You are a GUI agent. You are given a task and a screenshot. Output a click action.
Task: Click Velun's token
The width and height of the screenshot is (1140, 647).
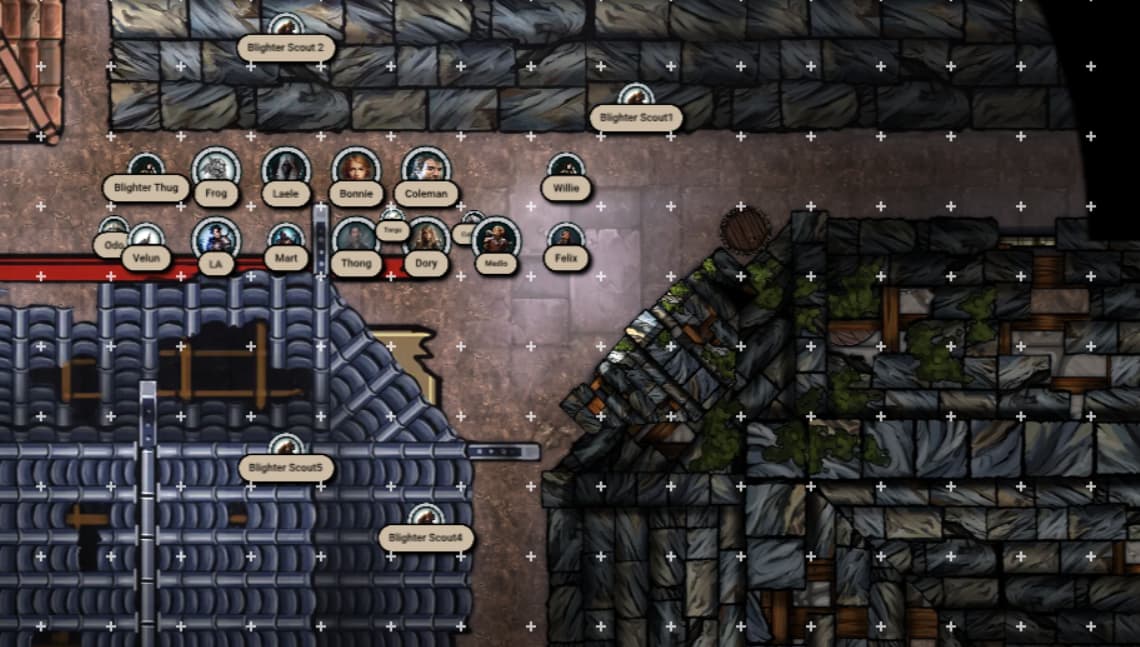pos(146,238)
